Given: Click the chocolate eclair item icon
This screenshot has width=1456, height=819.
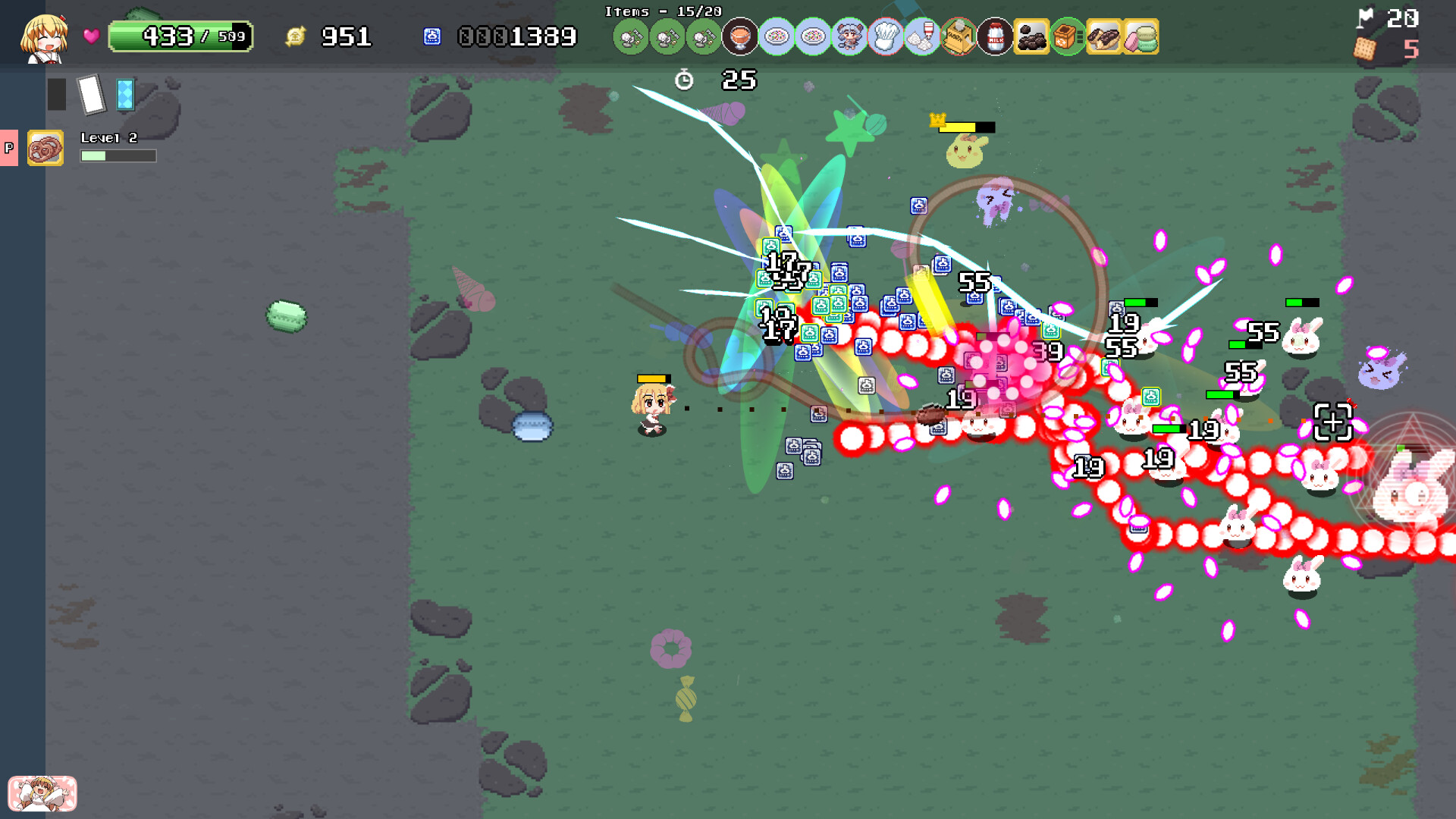Looking at the screenshot, I should 1106,36.
